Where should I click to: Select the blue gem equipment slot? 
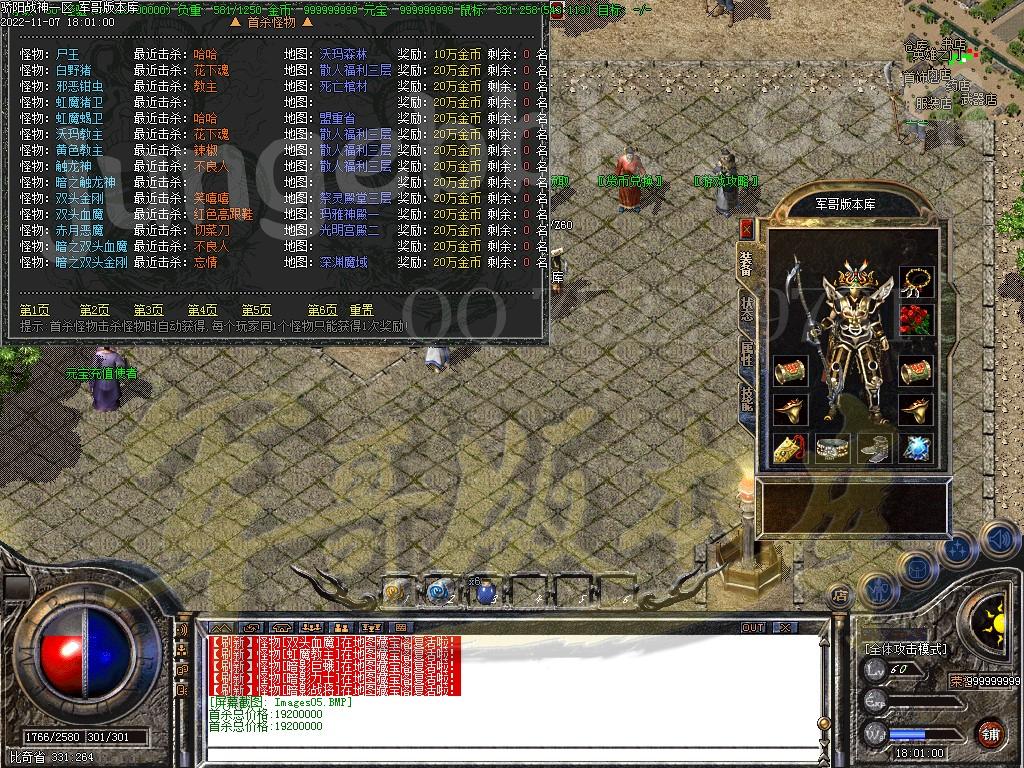tap(915, 449)
